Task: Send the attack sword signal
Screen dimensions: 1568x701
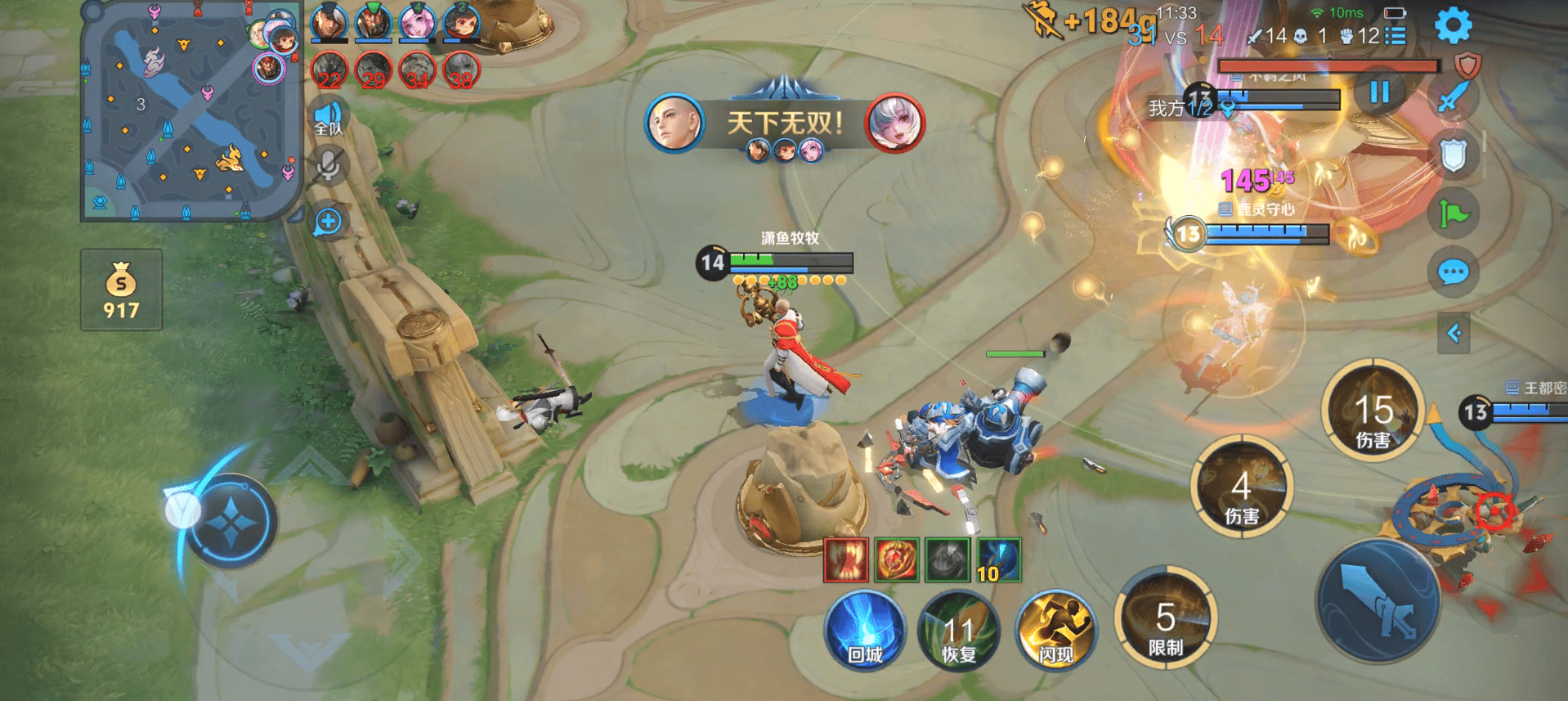Action: pyautogui.click(x=1453, y=98)
